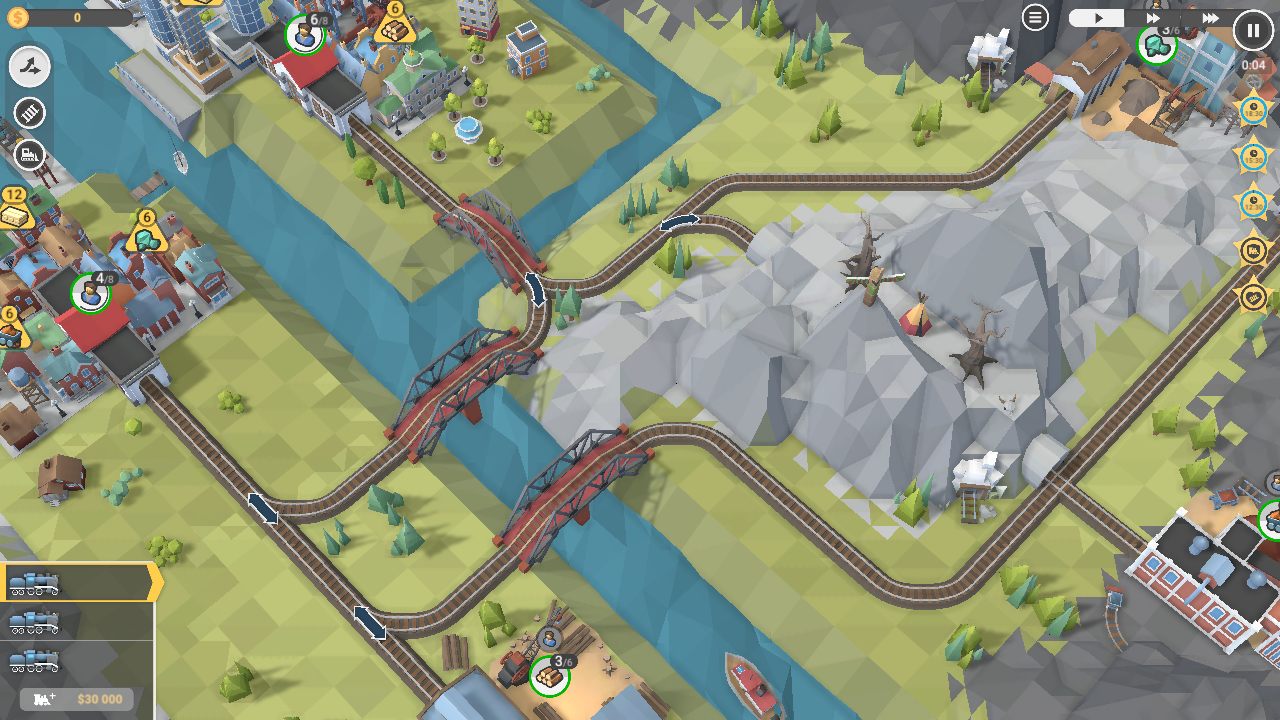This screenshot has height=720, width=1280.
Task: Select the bulldozer demolition tool
Action: point(28,155)
